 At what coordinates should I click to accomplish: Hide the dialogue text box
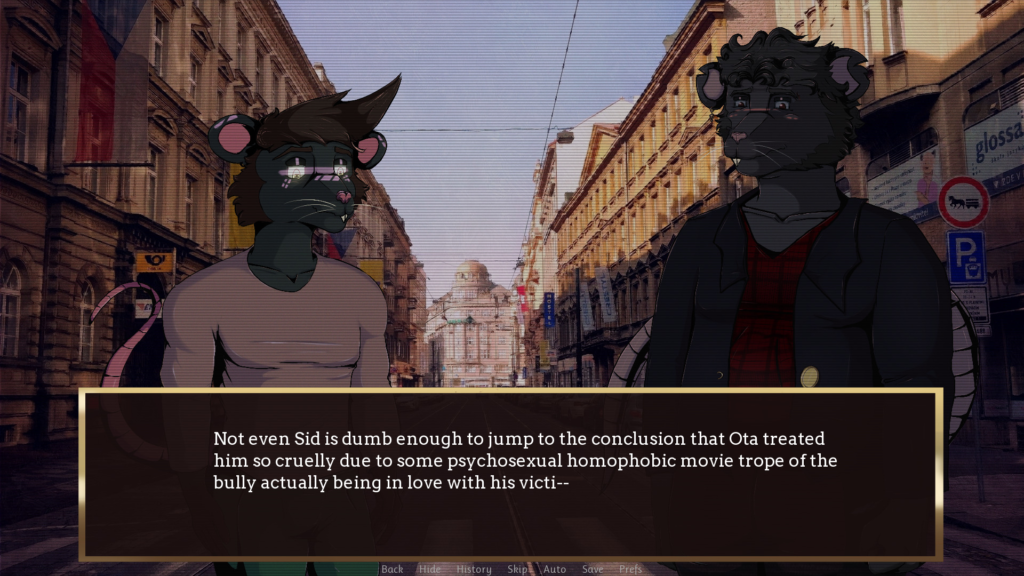430,569
